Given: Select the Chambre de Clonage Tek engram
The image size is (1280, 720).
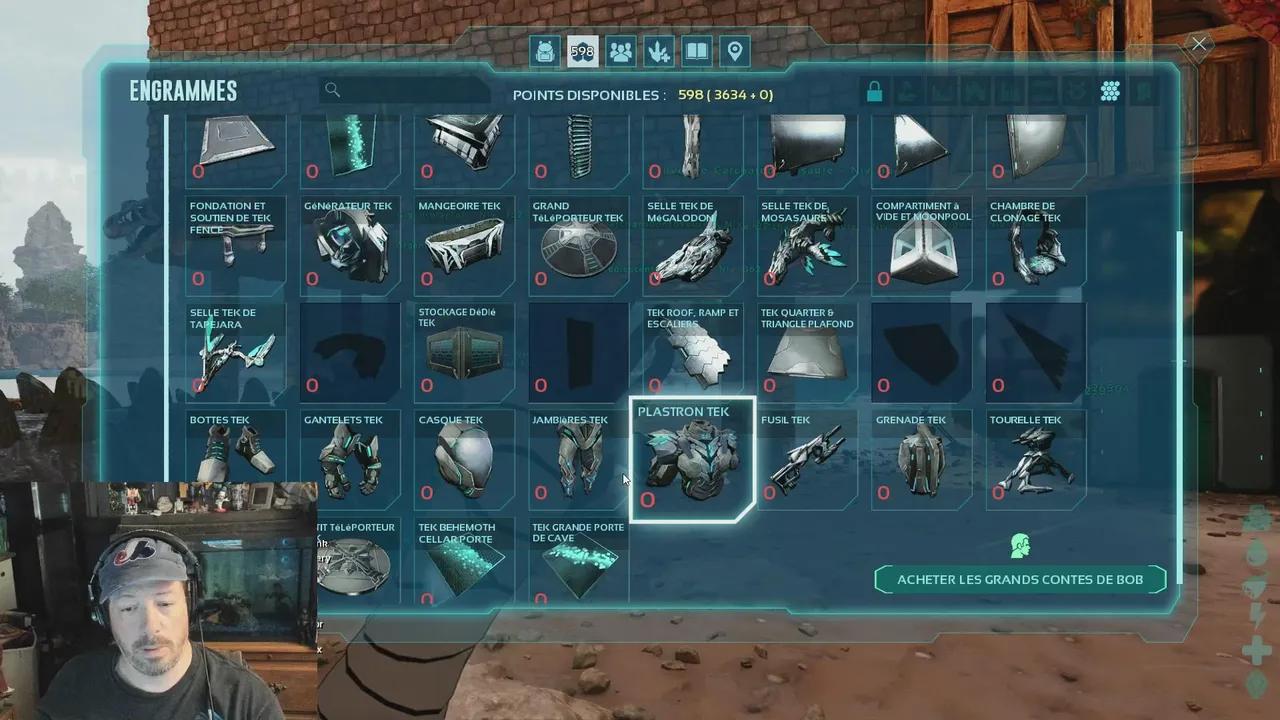Looking at the screenshot, I should (1035, 245).
